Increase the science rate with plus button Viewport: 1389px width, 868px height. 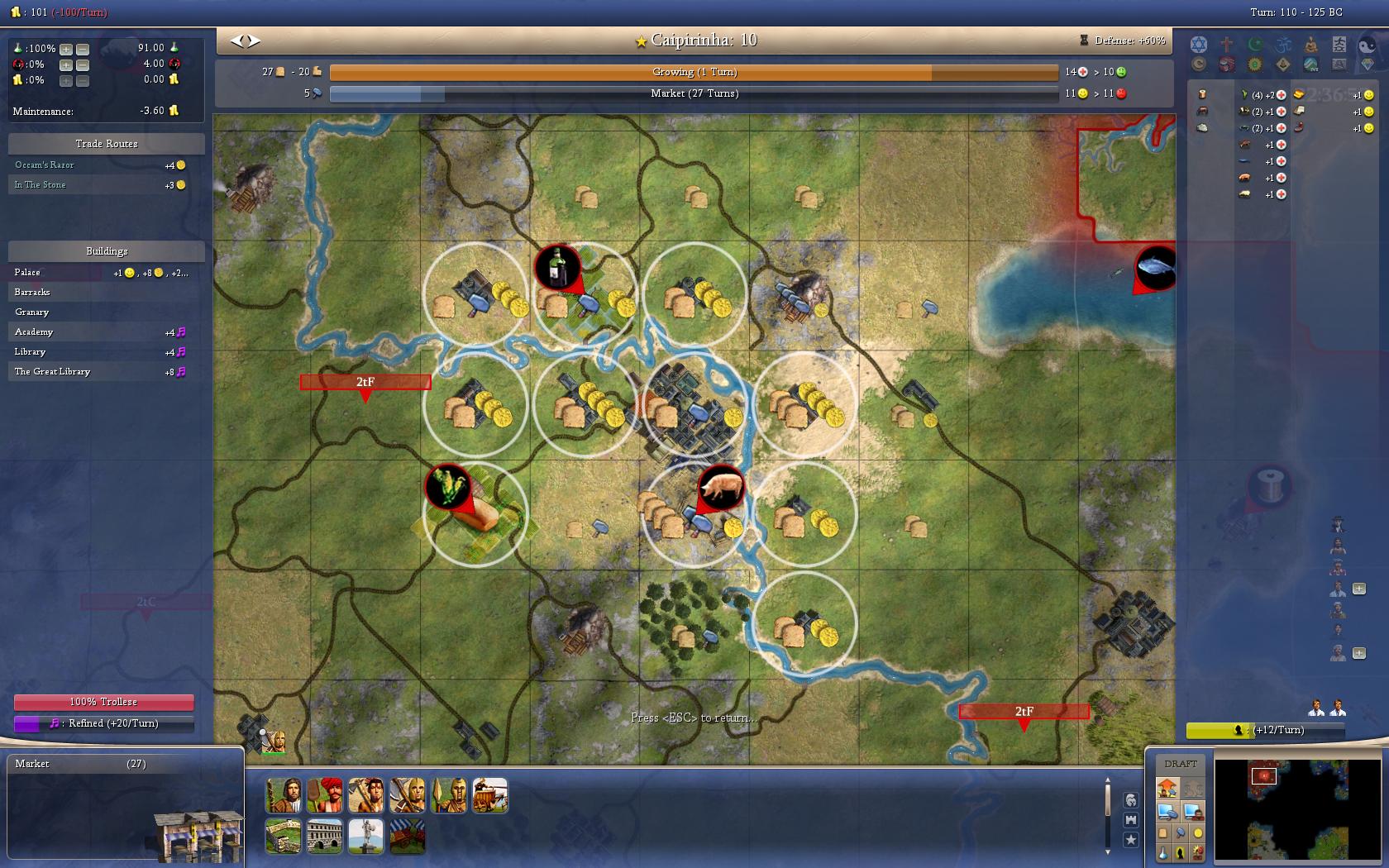[x=66, y=49]
